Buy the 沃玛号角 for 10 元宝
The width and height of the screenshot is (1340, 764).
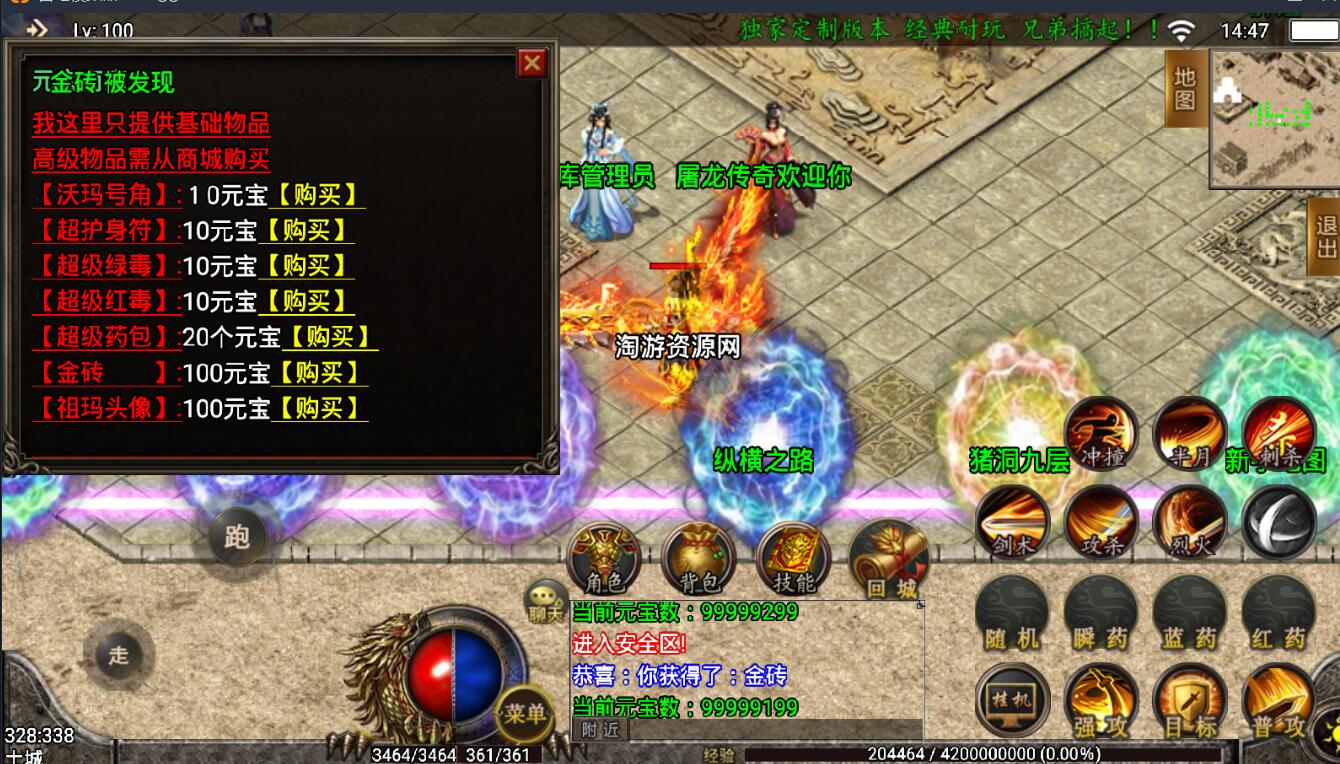point(318,195)
